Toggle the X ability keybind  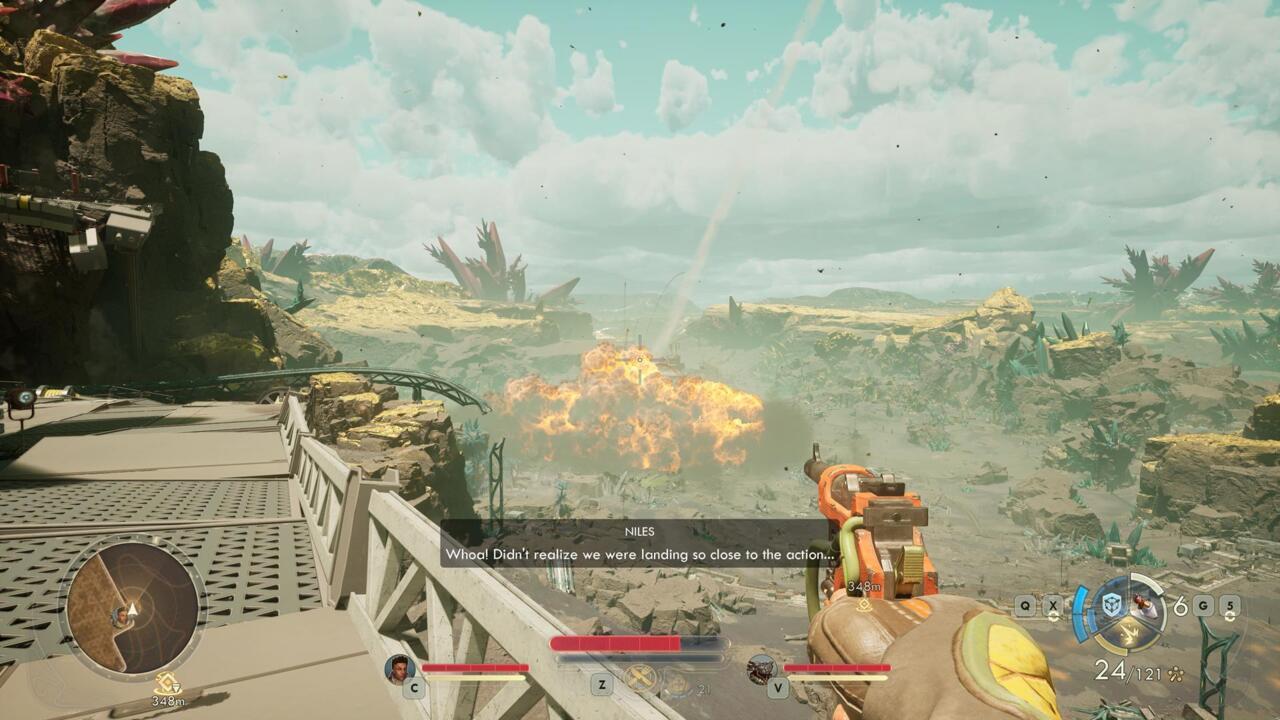(1053, 604)
